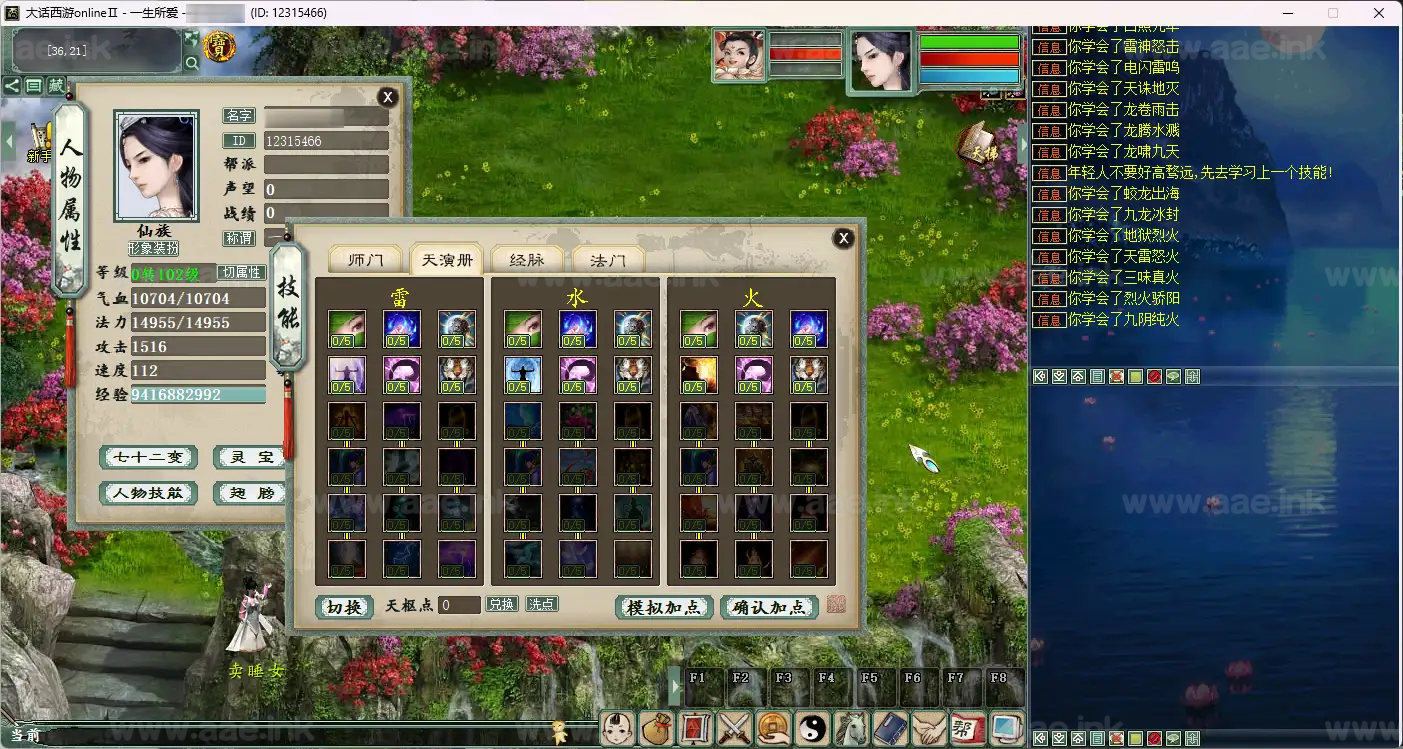Select the 法门 tab
Image resolution: width=1403 pixels, height=749 pixels.
[608, 260]
